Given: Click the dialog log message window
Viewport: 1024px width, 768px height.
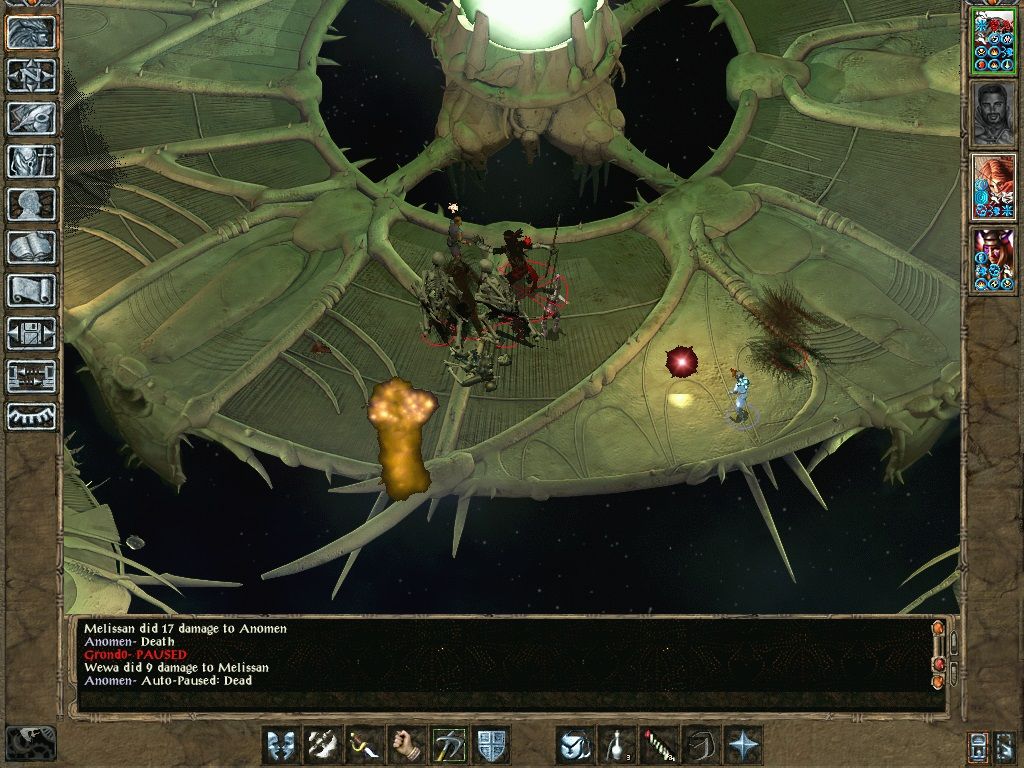Looking at the screenshot, I should point(500,660).
